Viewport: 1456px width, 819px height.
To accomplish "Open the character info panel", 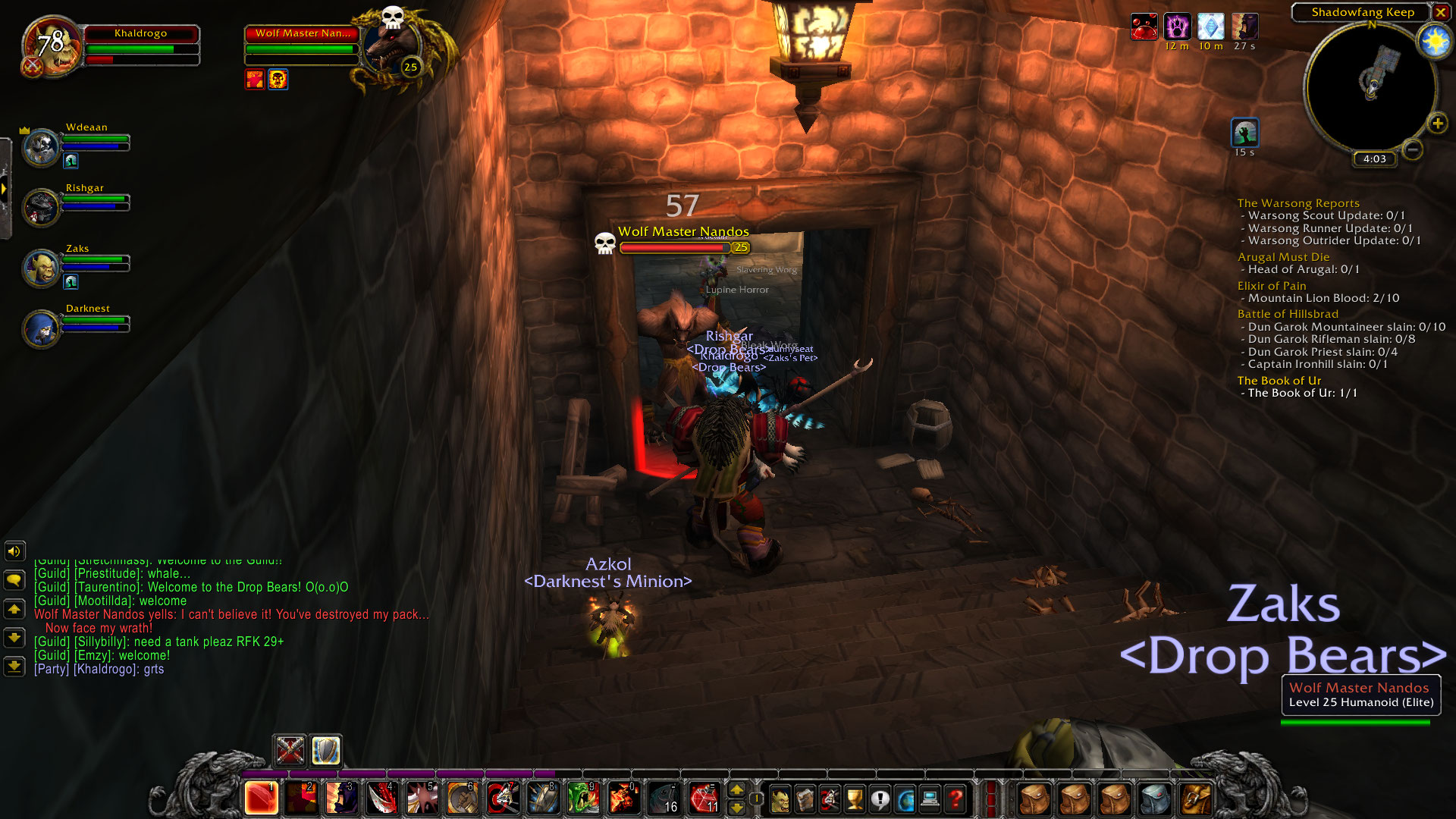I will (x=780, y=797).
